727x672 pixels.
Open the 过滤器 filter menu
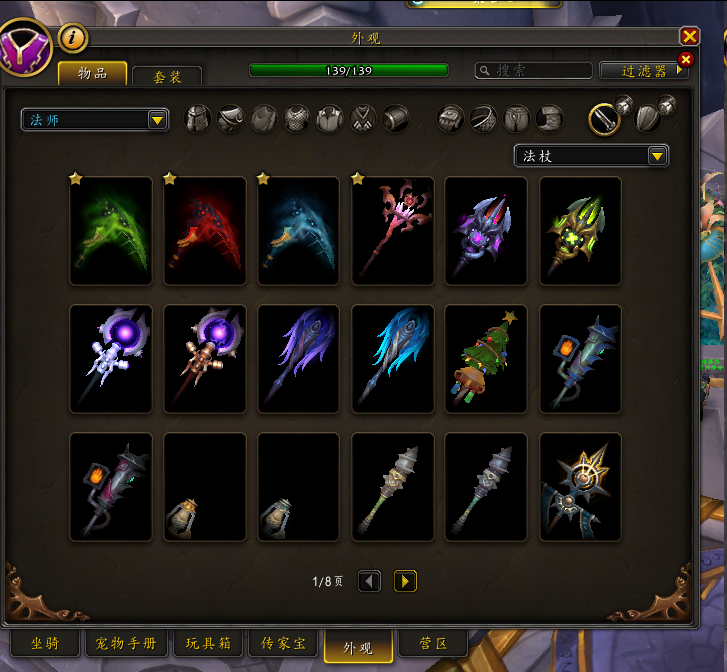coord(644,71)
